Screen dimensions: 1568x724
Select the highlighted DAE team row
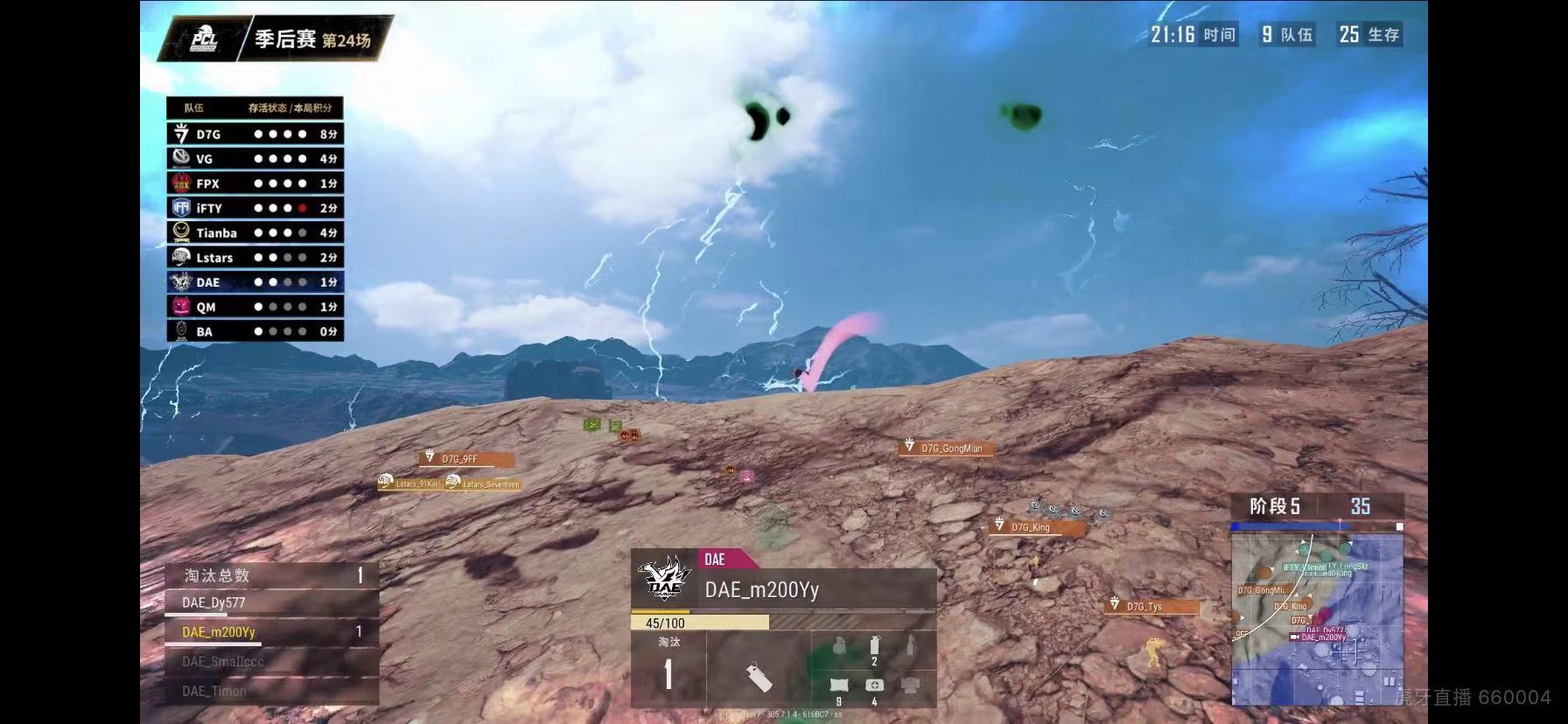[255, 282]
